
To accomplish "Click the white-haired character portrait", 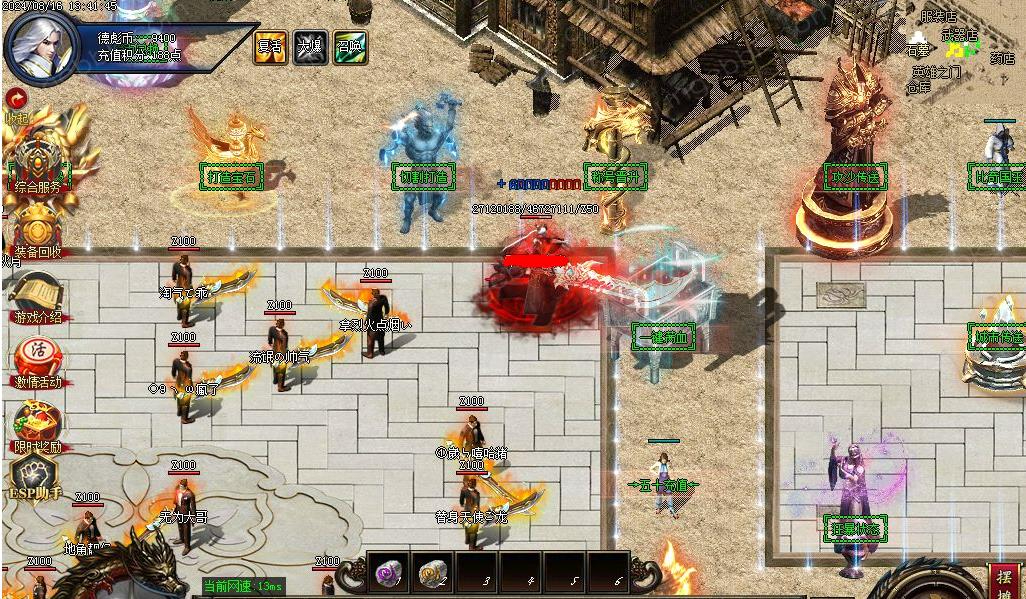I will click(42, 47).
